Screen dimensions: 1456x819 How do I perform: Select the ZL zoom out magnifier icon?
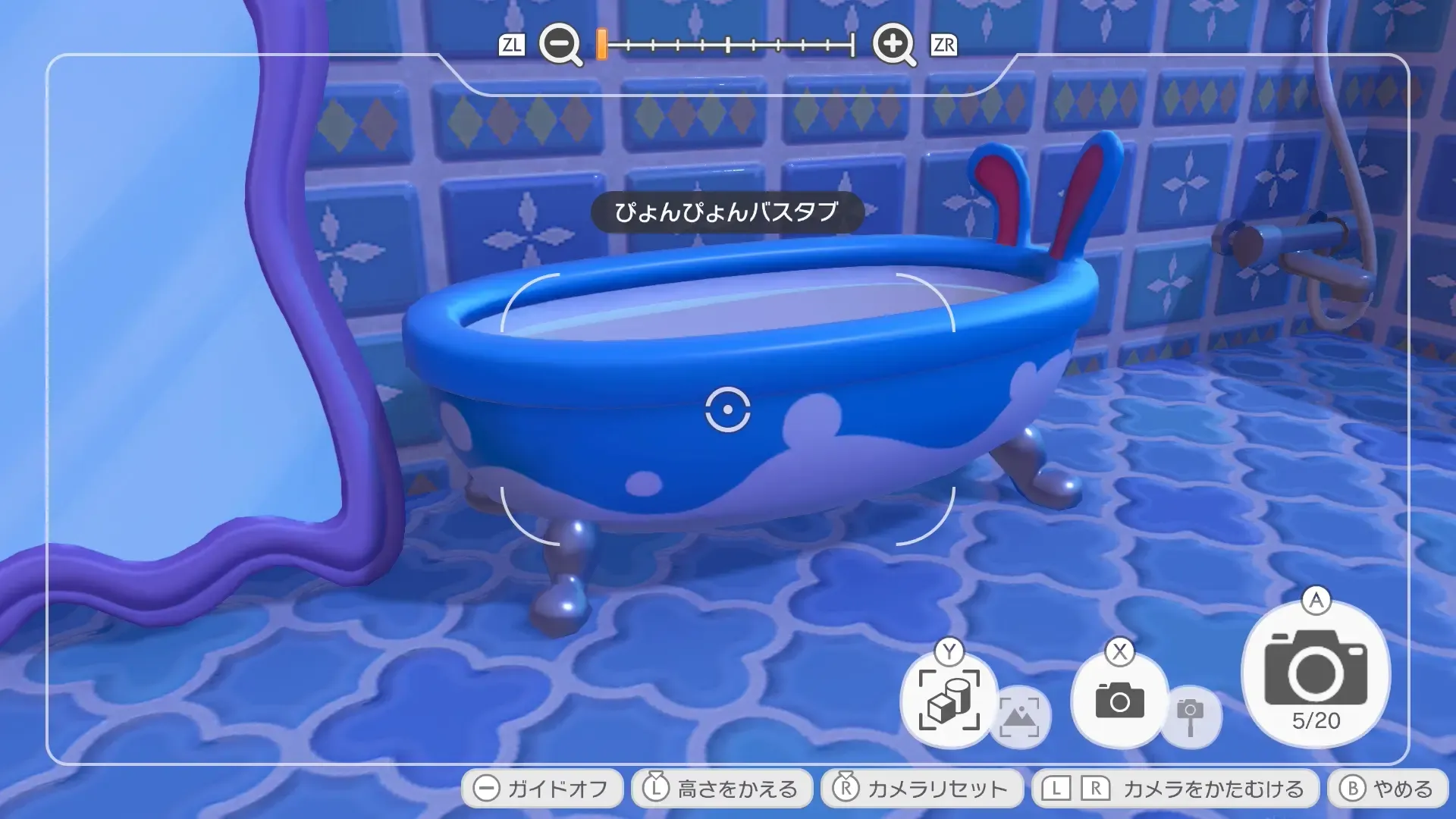pyautogui.click(x=559, y=45)
